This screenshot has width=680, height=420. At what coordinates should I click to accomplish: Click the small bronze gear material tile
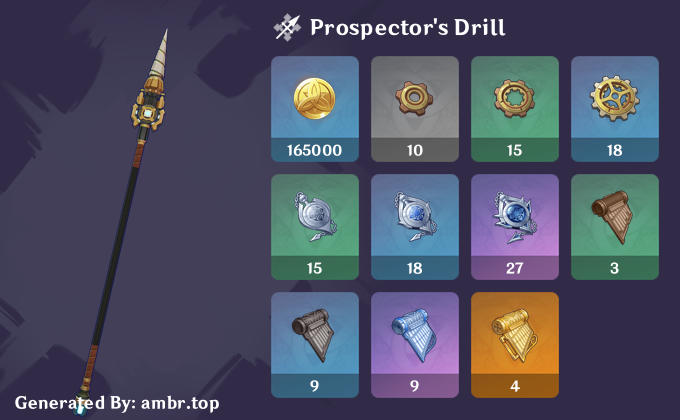coord(415,108)
